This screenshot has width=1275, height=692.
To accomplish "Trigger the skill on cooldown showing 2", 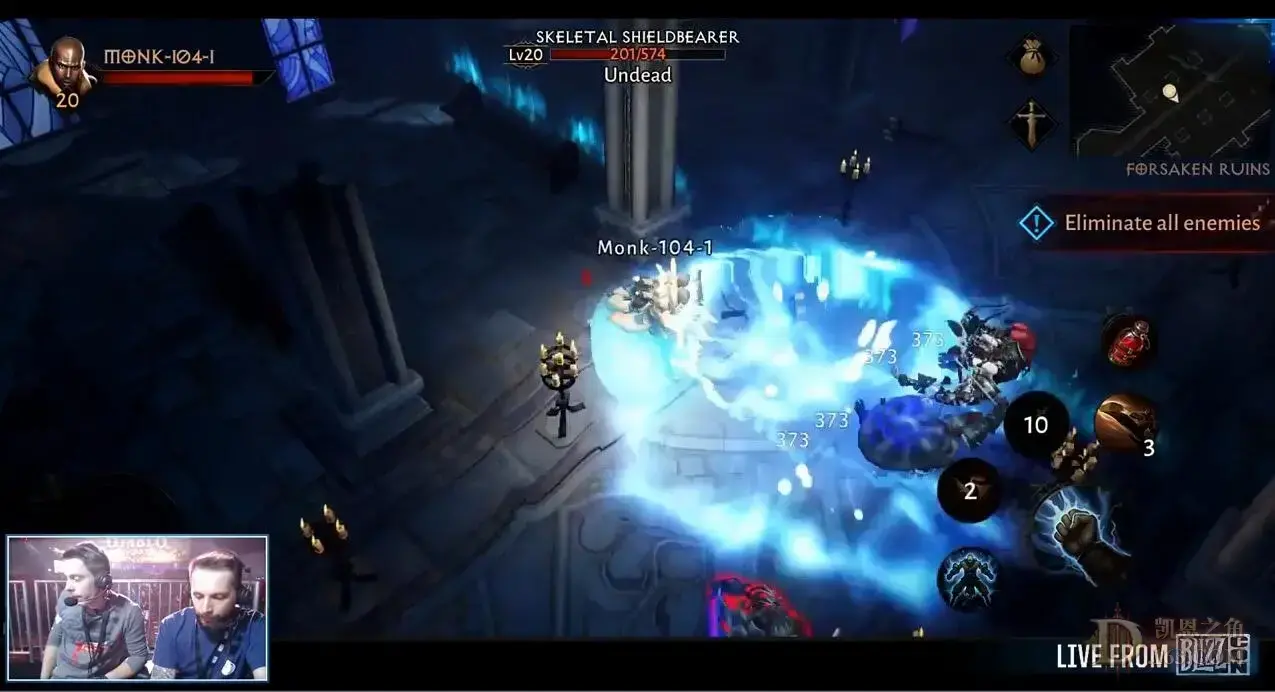I will (970, 490).
